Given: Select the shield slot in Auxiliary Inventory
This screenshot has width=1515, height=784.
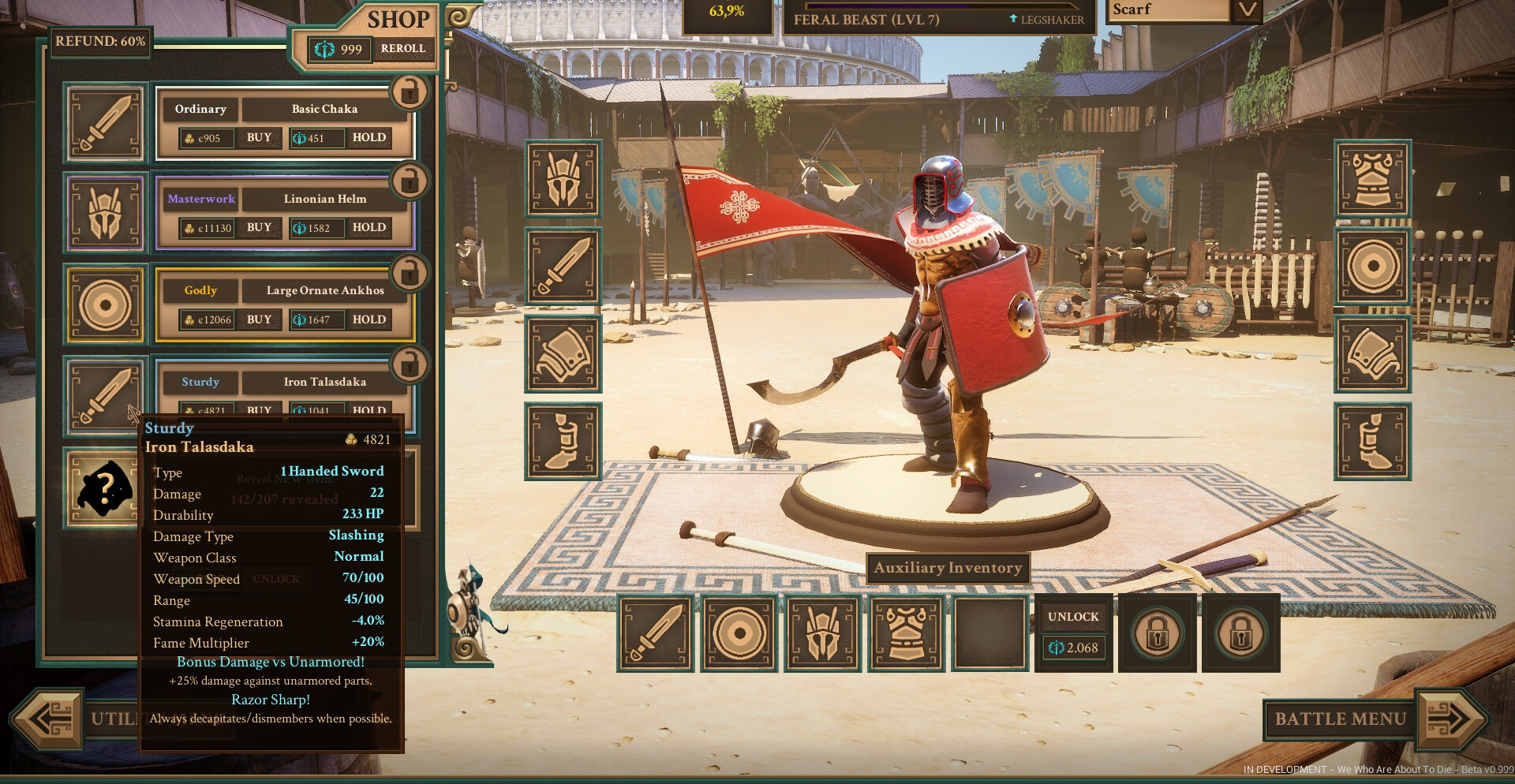Looking at the screenshot, I should 739,633.
